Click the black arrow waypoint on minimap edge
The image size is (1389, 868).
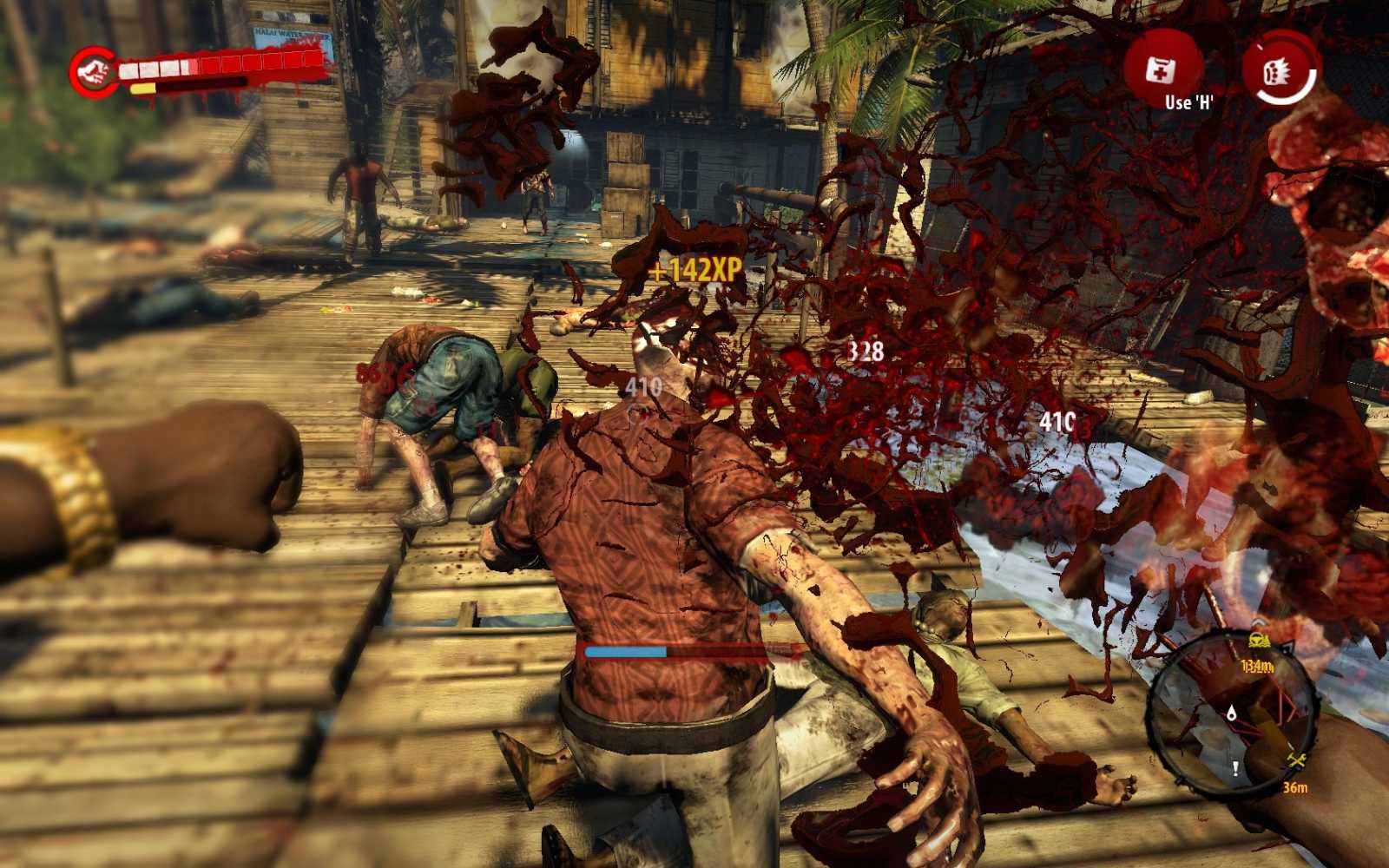tap(1287, 646)
